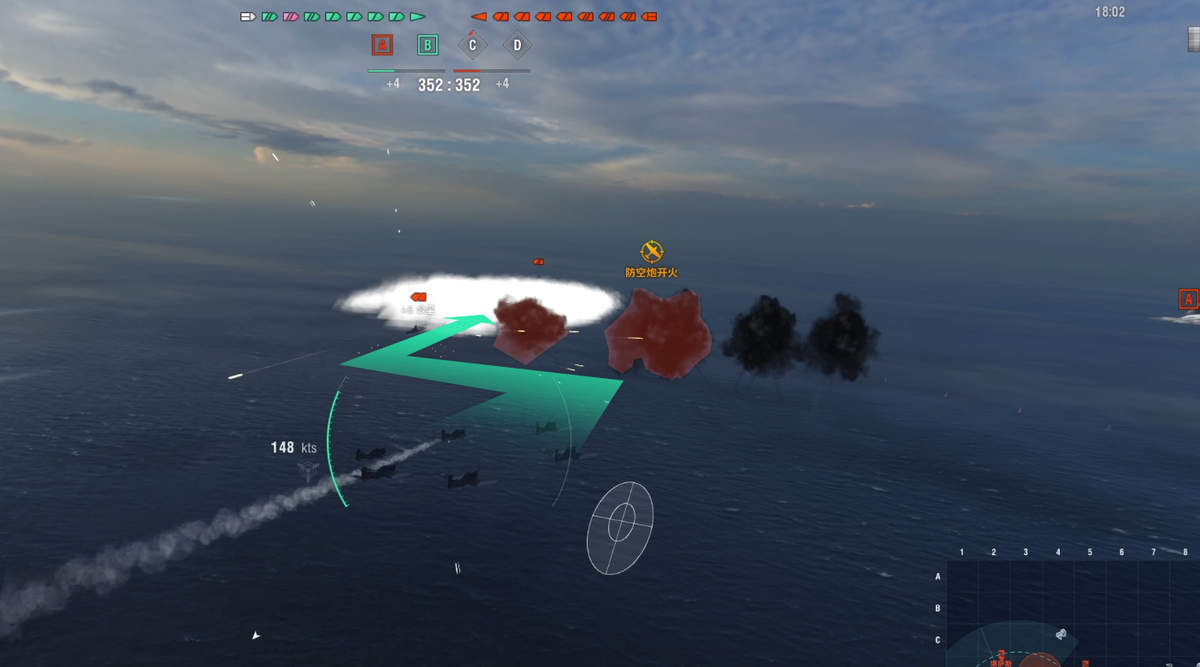1200x667 pixels.
Task: Select the green triangle ship in allied roster
Action: (417, 16)
